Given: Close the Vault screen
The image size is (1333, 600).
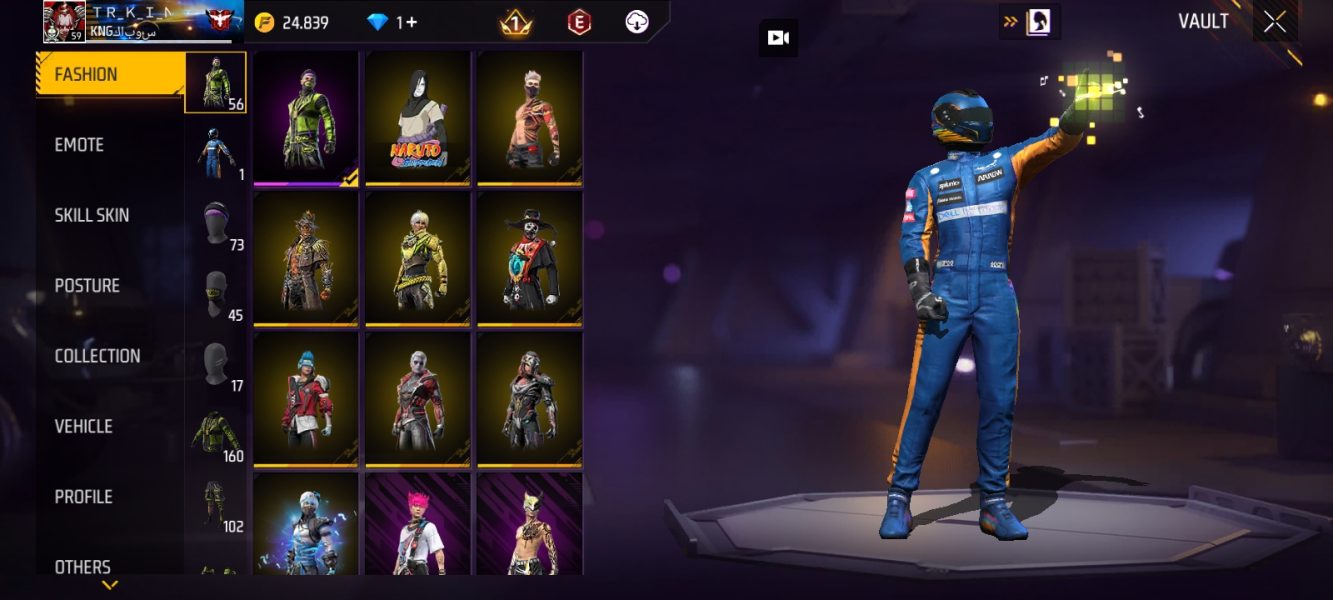Looking at the screenshot, I should coord(1274,22).
